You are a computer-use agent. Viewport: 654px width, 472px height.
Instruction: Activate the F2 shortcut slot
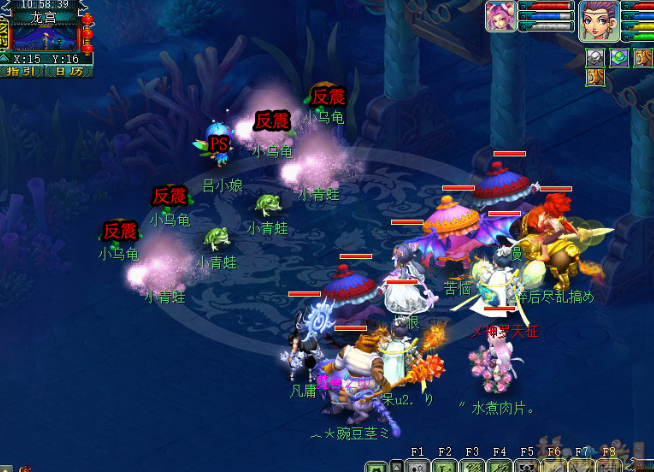pyautogui.click(x=447, y=465)
